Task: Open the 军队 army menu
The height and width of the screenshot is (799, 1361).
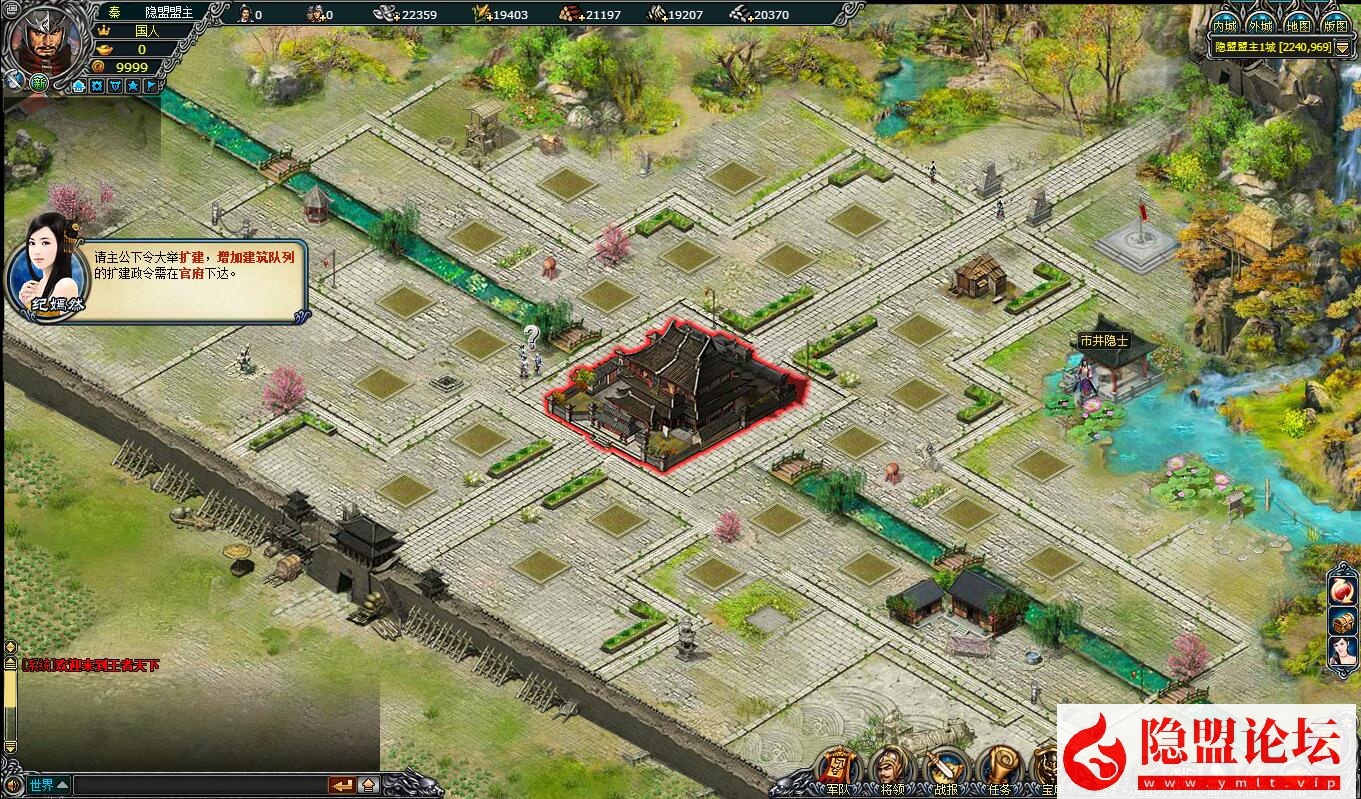Action: [840, 770]
